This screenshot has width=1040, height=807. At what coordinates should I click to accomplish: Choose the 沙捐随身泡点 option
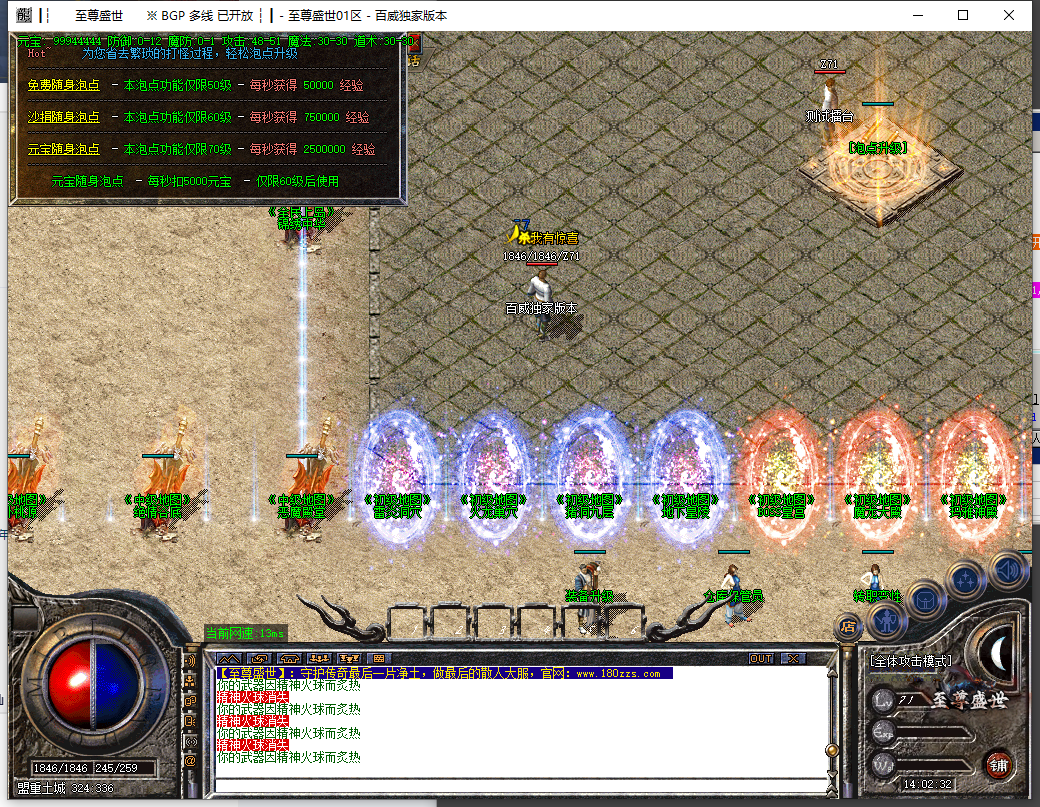pyautogui.click(x=64, y=117)
